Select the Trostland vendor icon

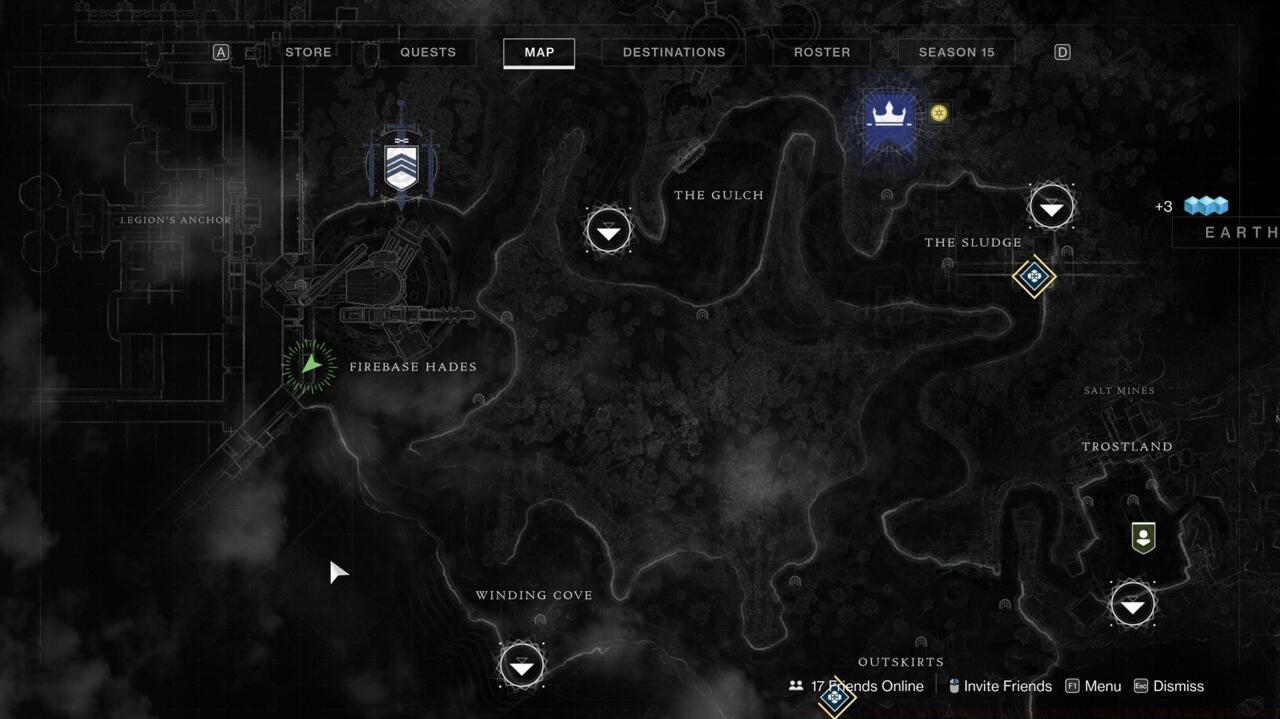[x=1143, y=537]
